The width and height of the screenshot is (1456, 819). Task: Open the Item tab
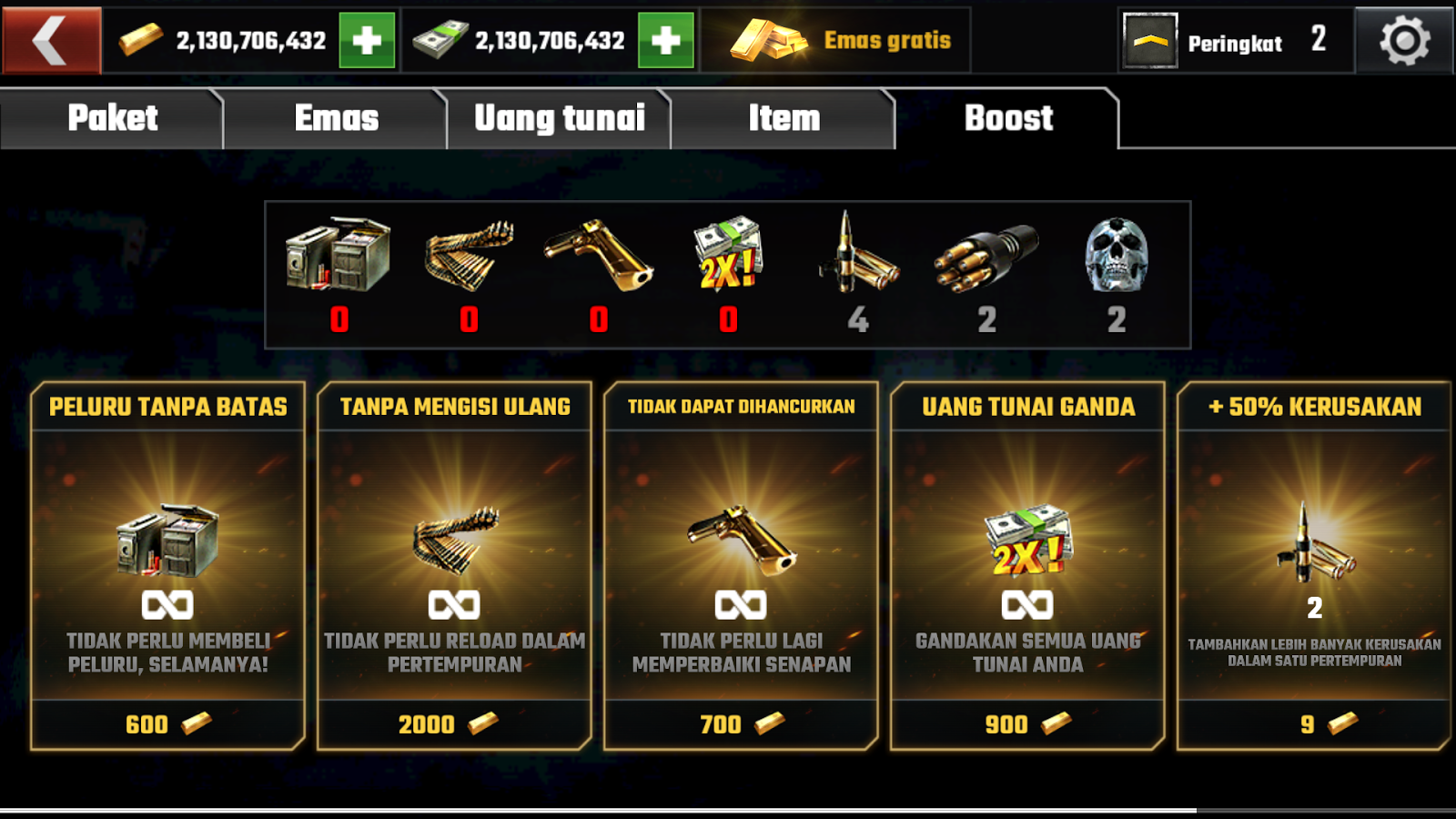[783, 117]
